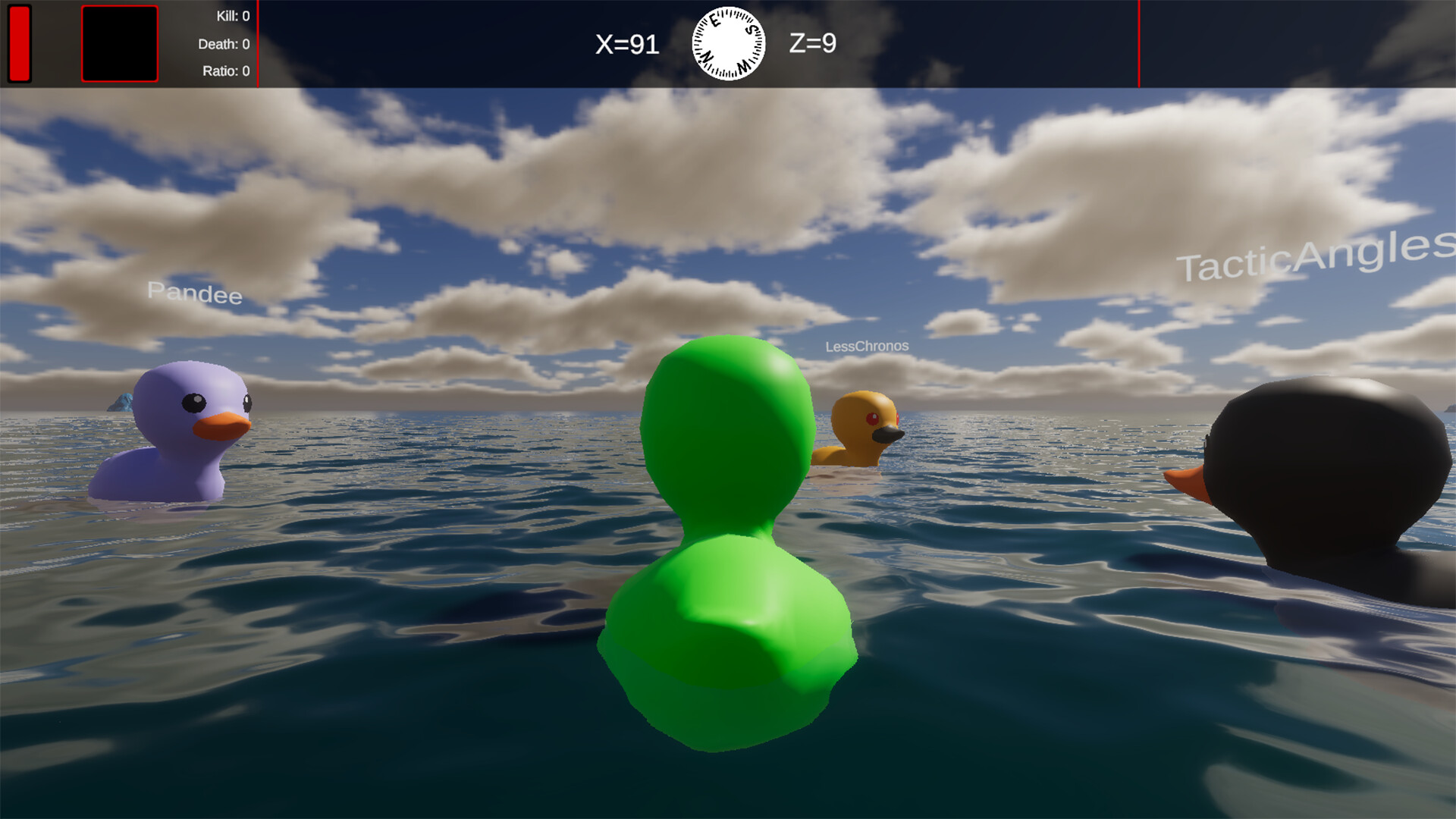Click the red boundary line near TacticAngles
This screenshot has height=819, width=1456.
1139,42
